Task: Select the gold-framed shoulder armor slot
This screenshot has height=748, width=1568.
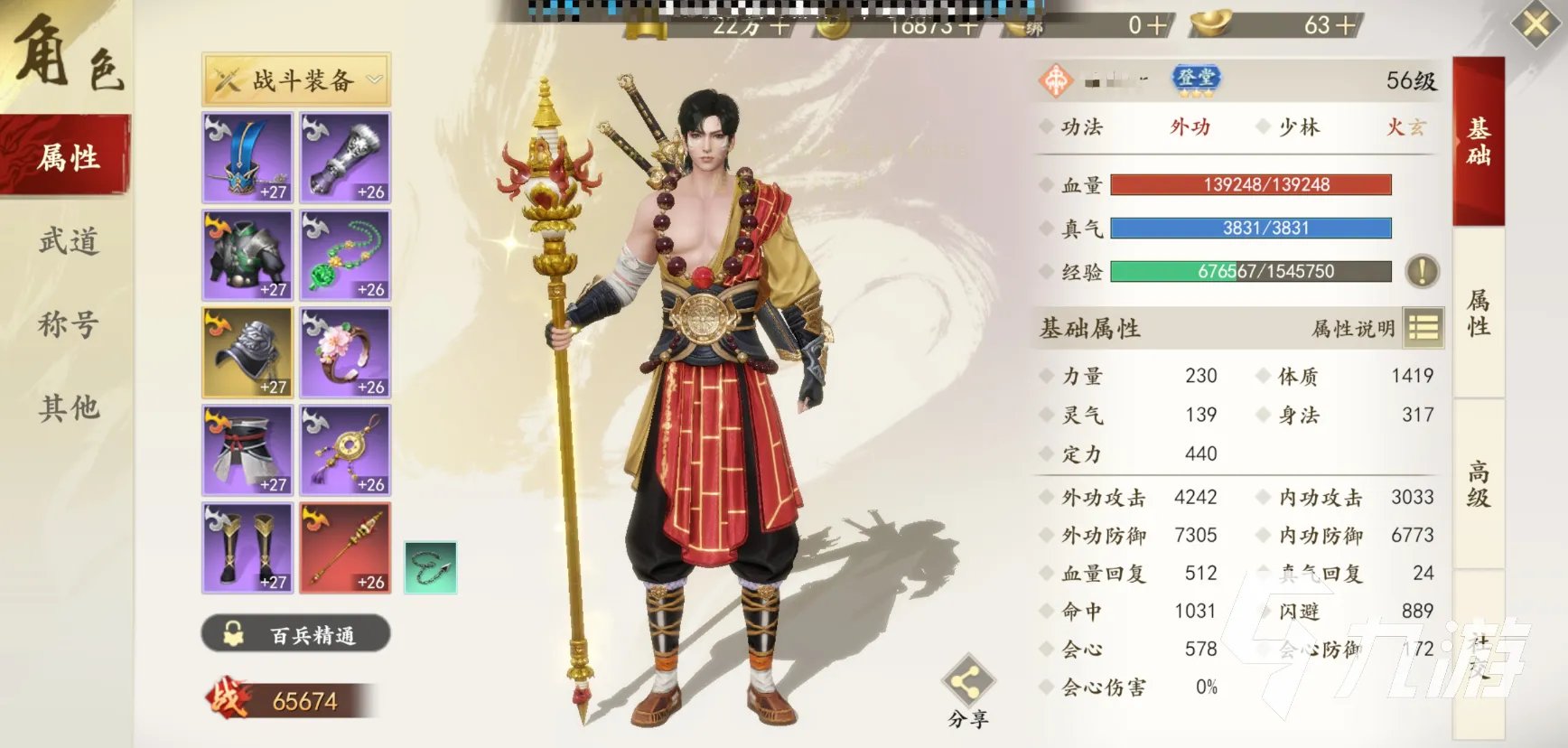Action: pyautogui.click(x=247, y=352)
